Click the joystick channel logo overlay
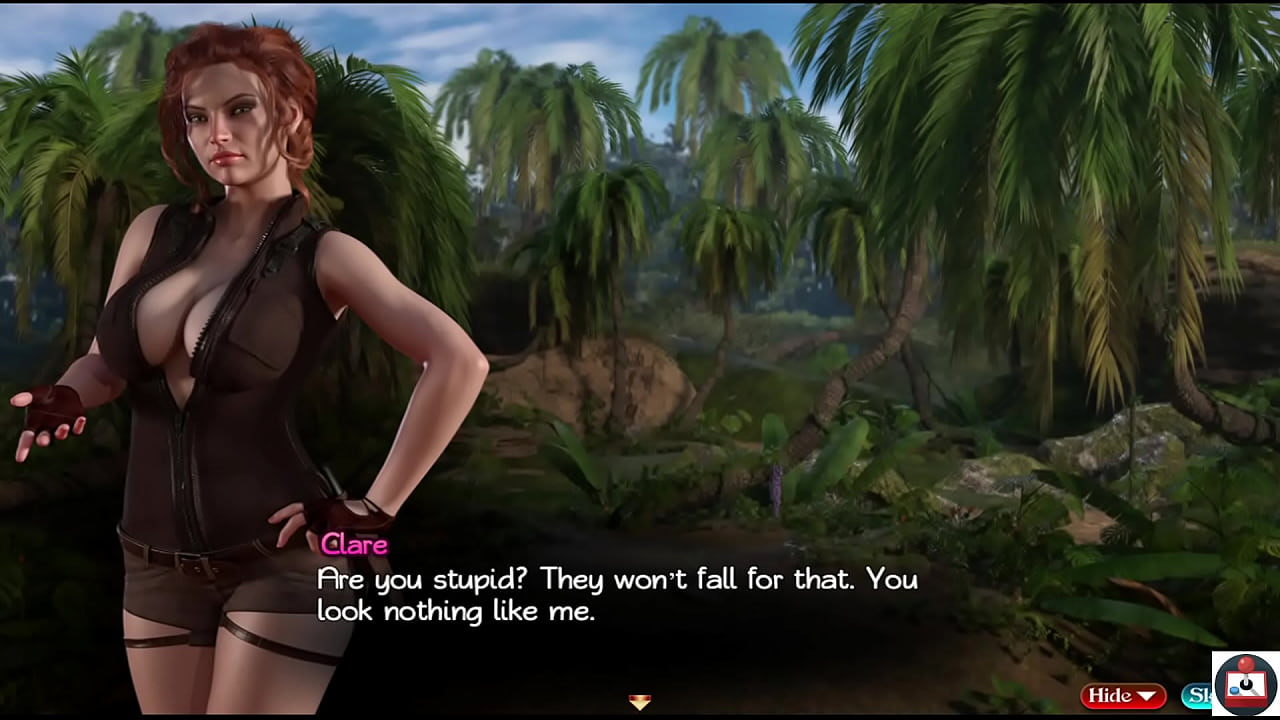1280x720 pixels. pos(1245,685)
